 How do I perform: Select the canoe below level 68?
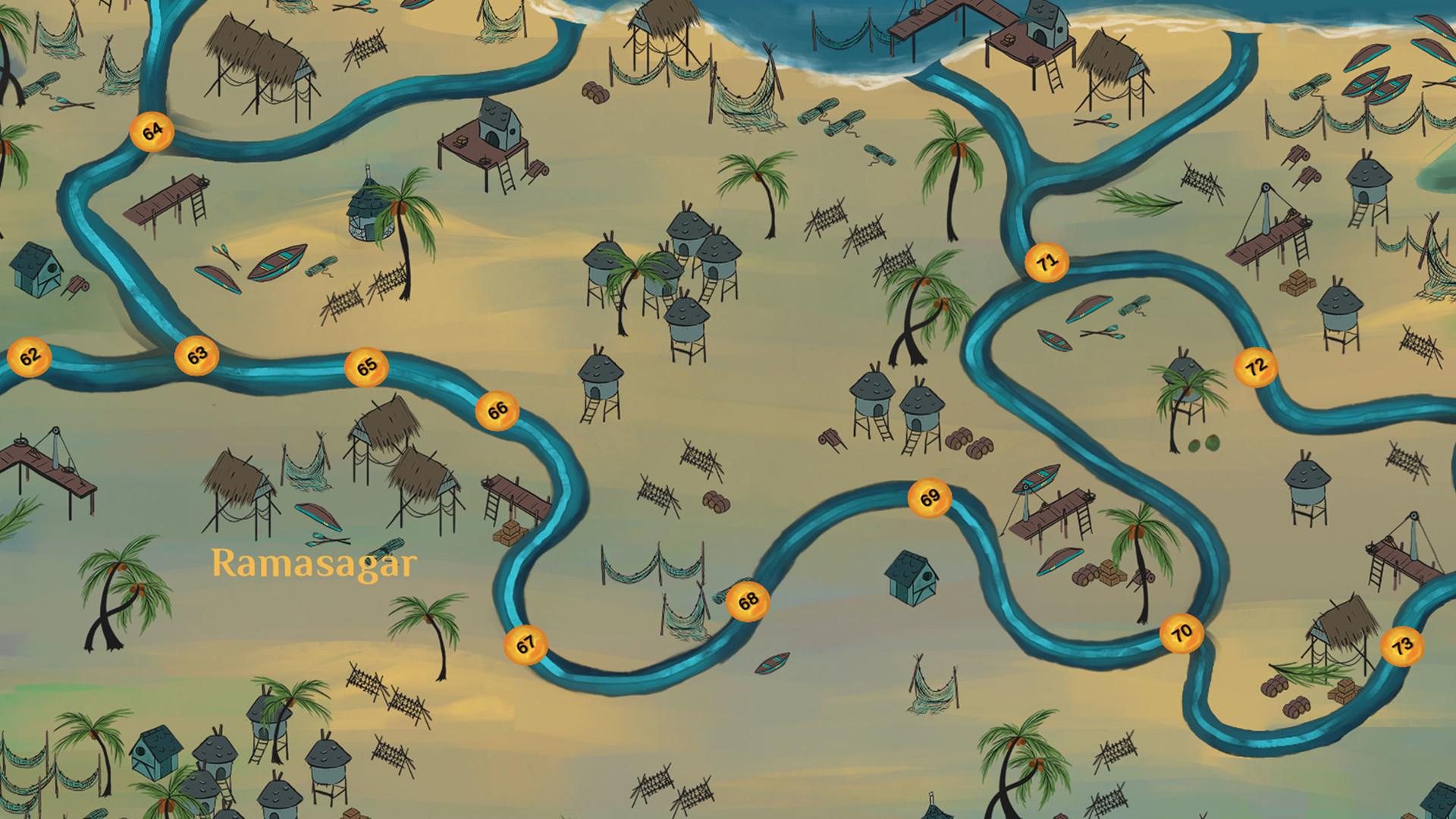(771, 663)
